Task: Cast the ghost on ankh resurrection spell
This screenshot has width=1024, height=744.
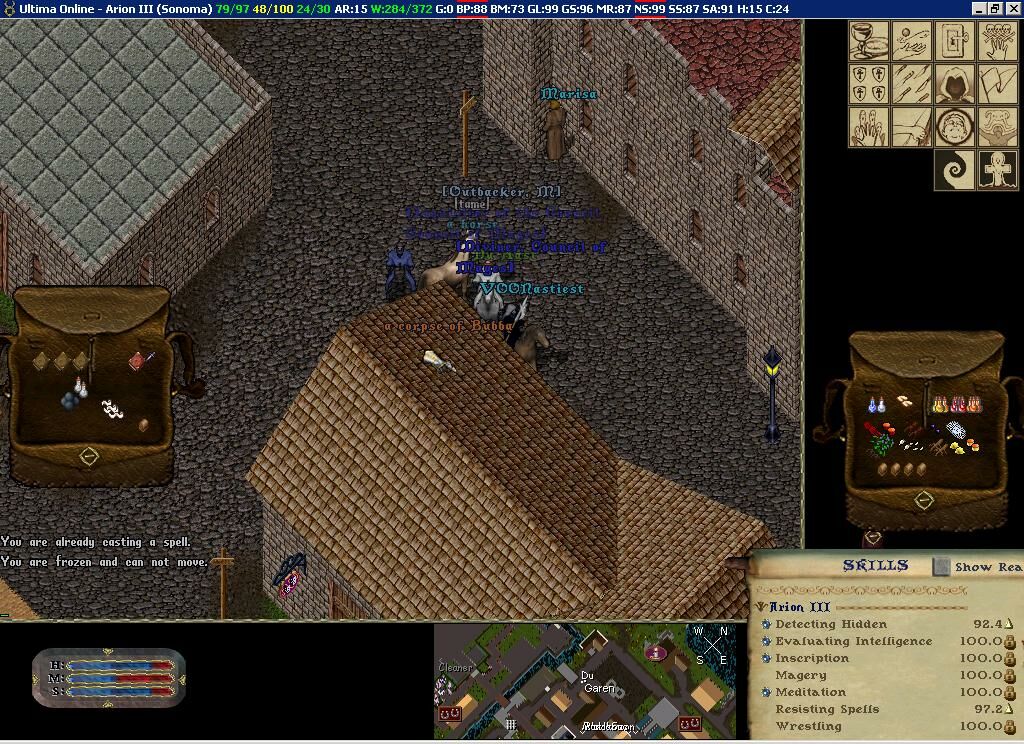Action: [x=998, y=170]
